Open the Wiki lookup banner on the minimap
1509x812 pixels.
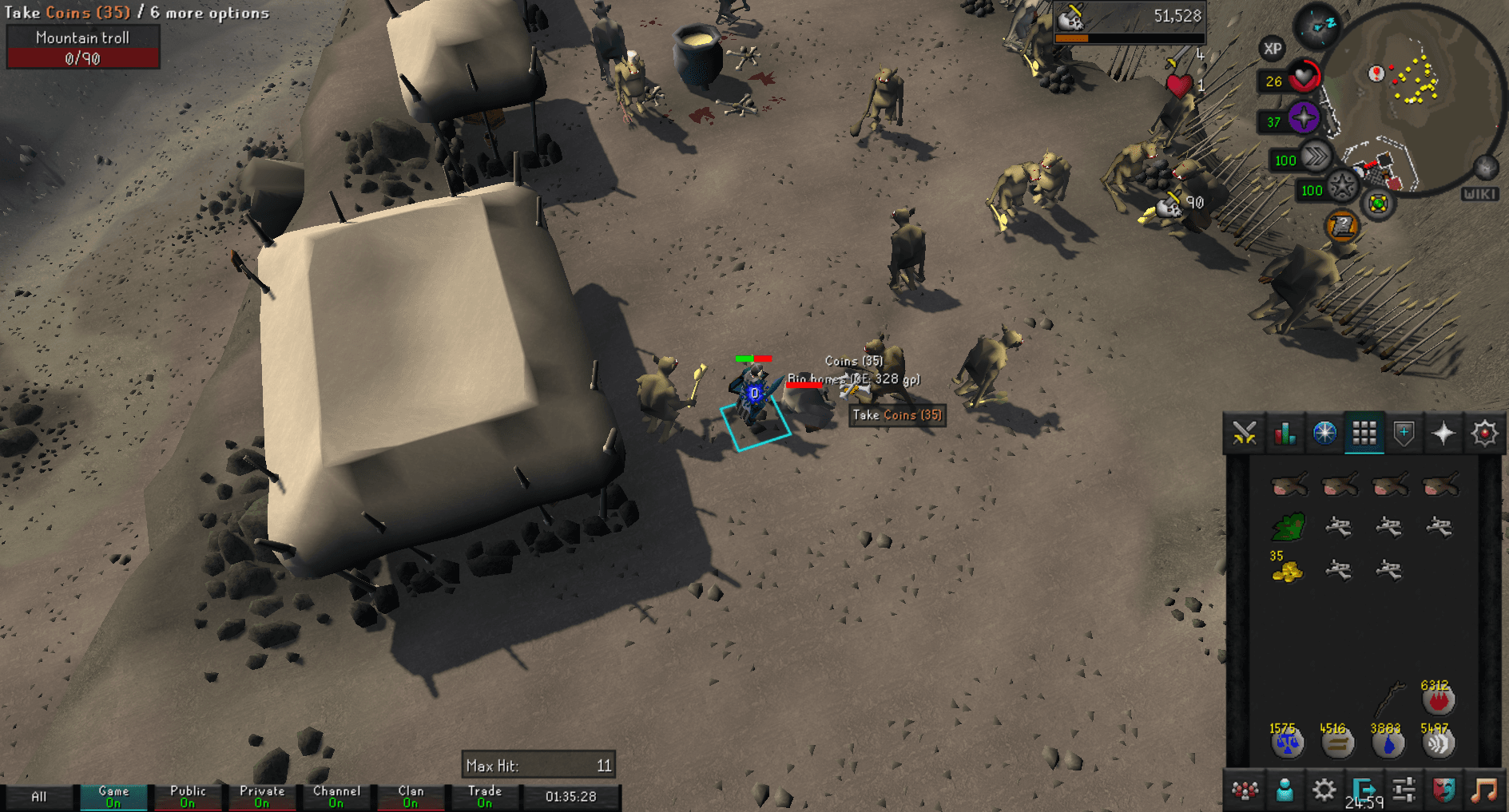[x=1482, y=192]
